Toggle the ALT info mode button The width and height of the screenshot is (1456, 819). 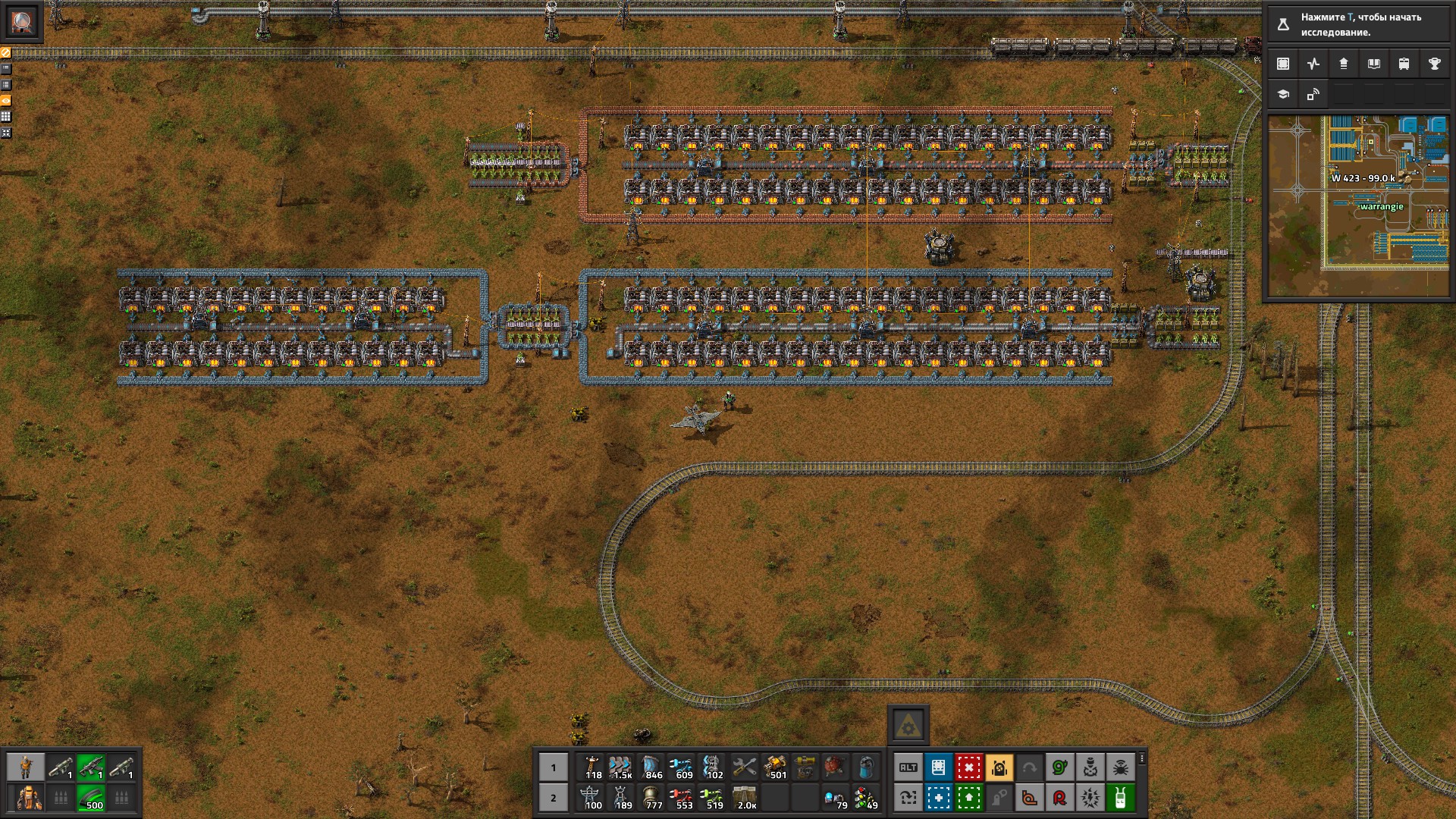point(908,767)
